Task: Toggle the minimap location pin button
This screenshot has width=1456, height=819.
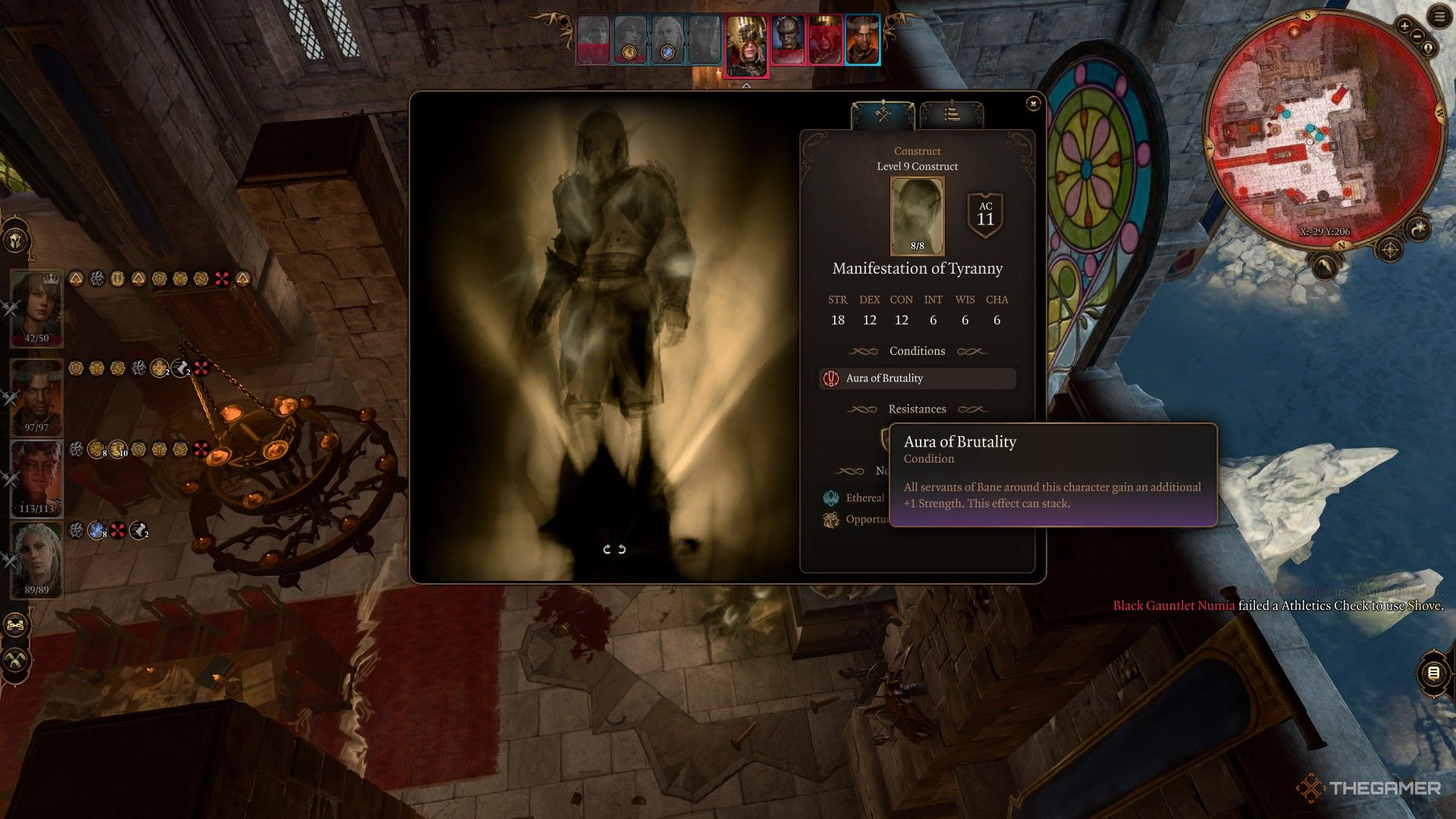Action: pyautogui.click(x=1429, y=48)
